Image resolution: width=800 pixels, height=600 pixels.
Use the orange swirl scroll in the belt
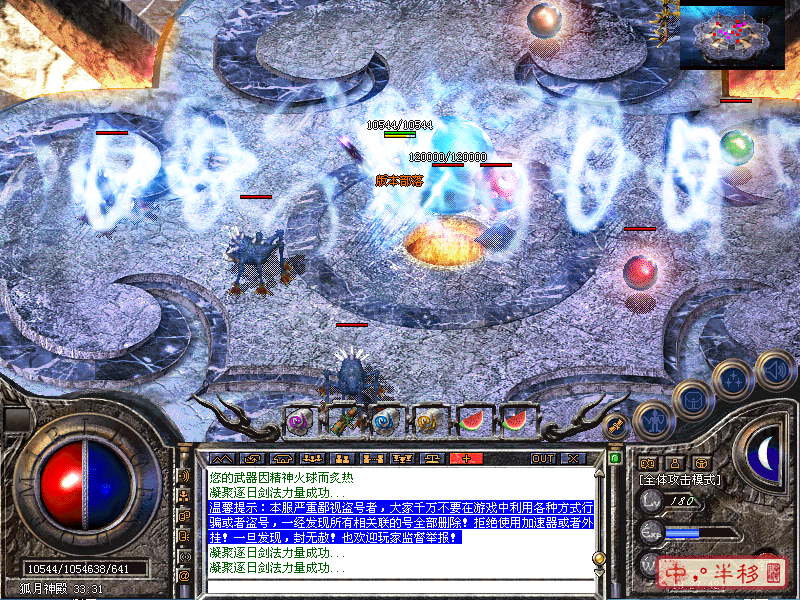(x=429, y=422)
